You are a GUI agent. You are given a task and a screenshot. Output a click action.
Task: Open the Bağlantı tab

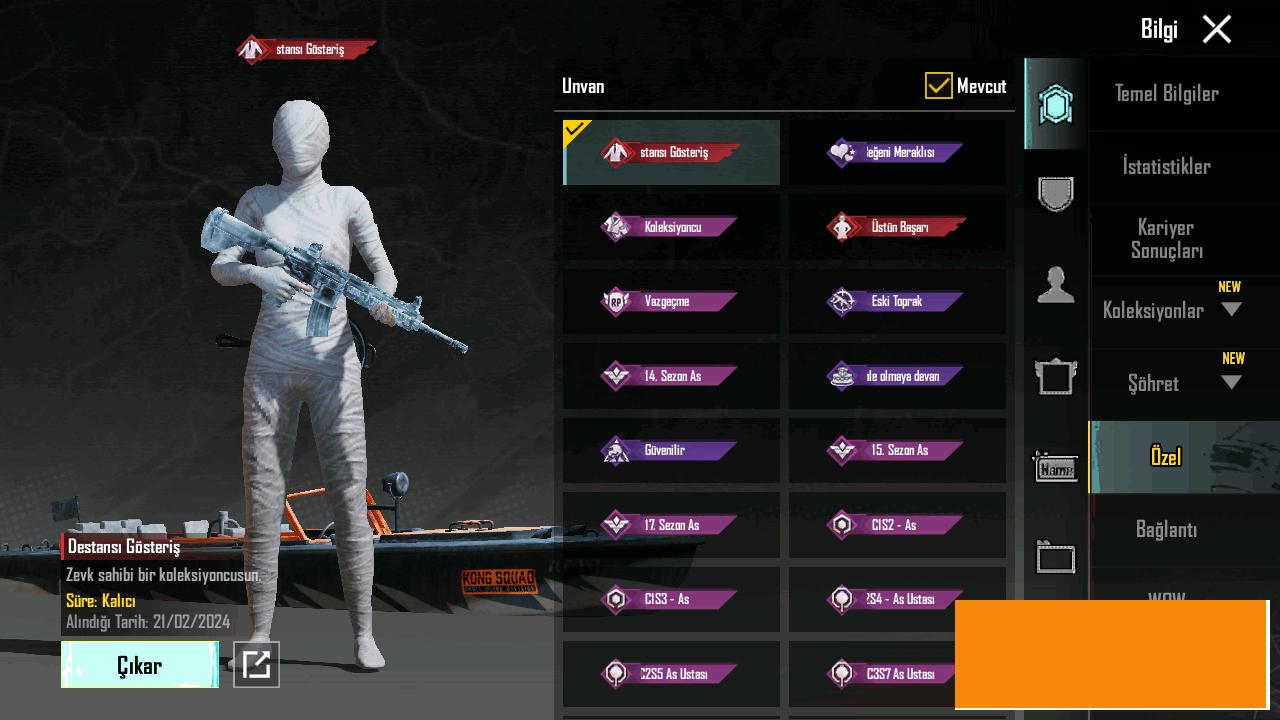click(x=1166, y=529)
